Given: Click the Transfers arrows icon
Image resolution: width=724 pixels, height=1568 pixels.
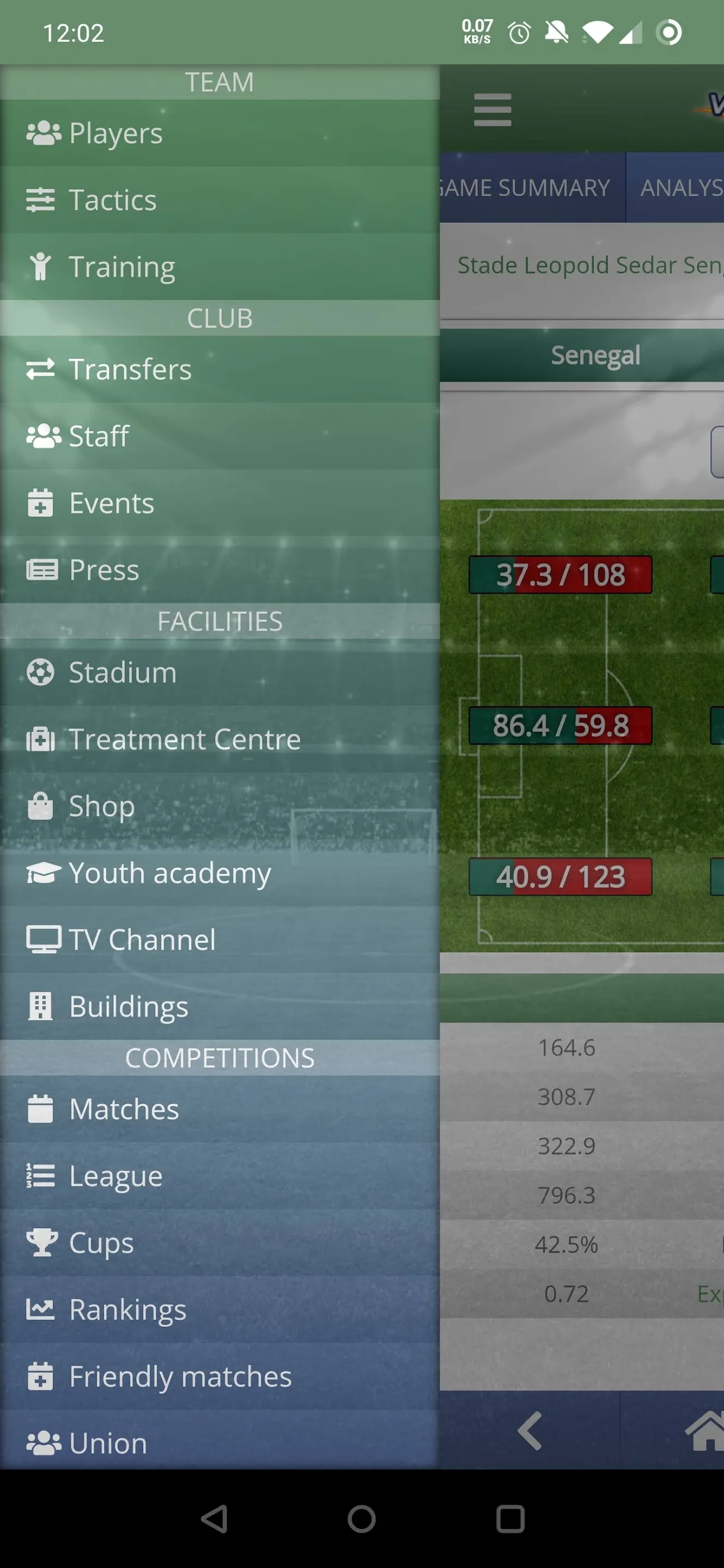Looking at the screenshot, I should pos(41,369).
